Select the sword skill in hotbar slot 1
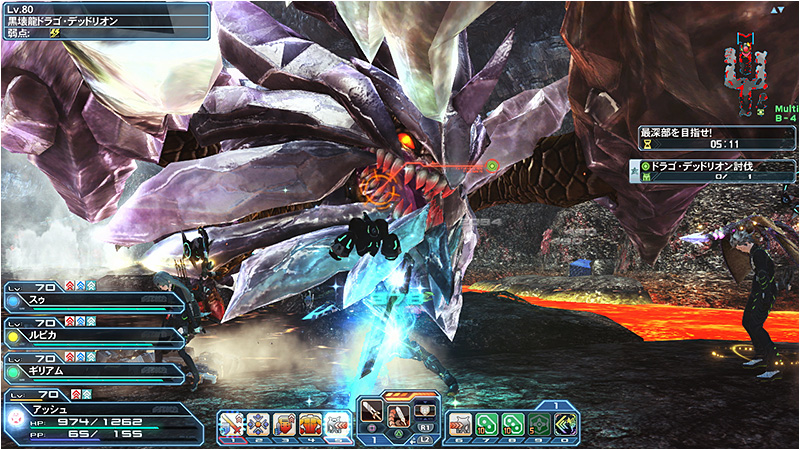The height and width of the screenshot is (450, 800). (232, 425)
